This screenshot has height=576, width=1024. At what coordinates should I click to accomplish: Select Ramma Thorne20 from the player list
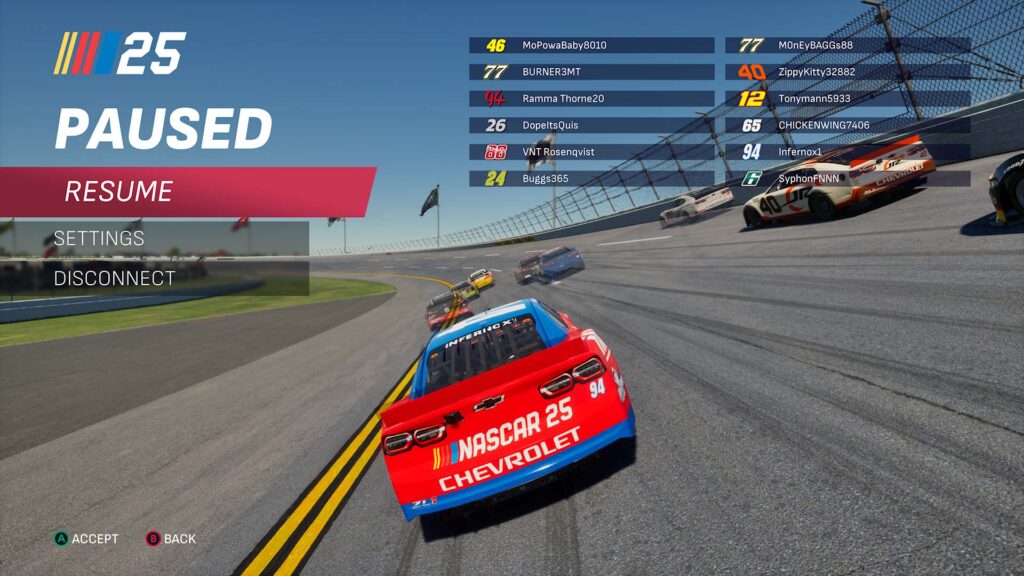click(591, 99)
